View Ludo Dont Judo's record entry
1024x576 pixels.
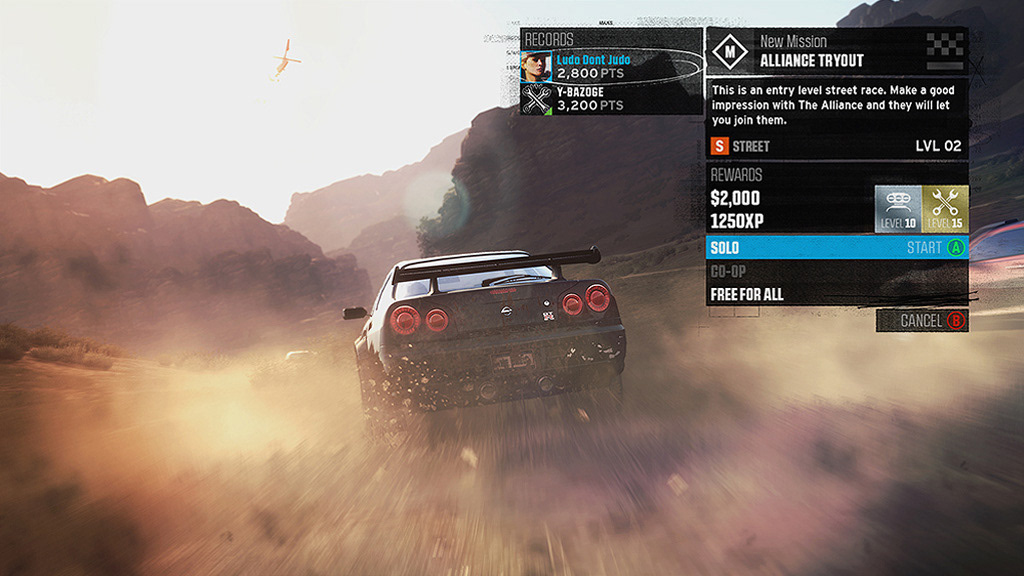tap(610, 66)
